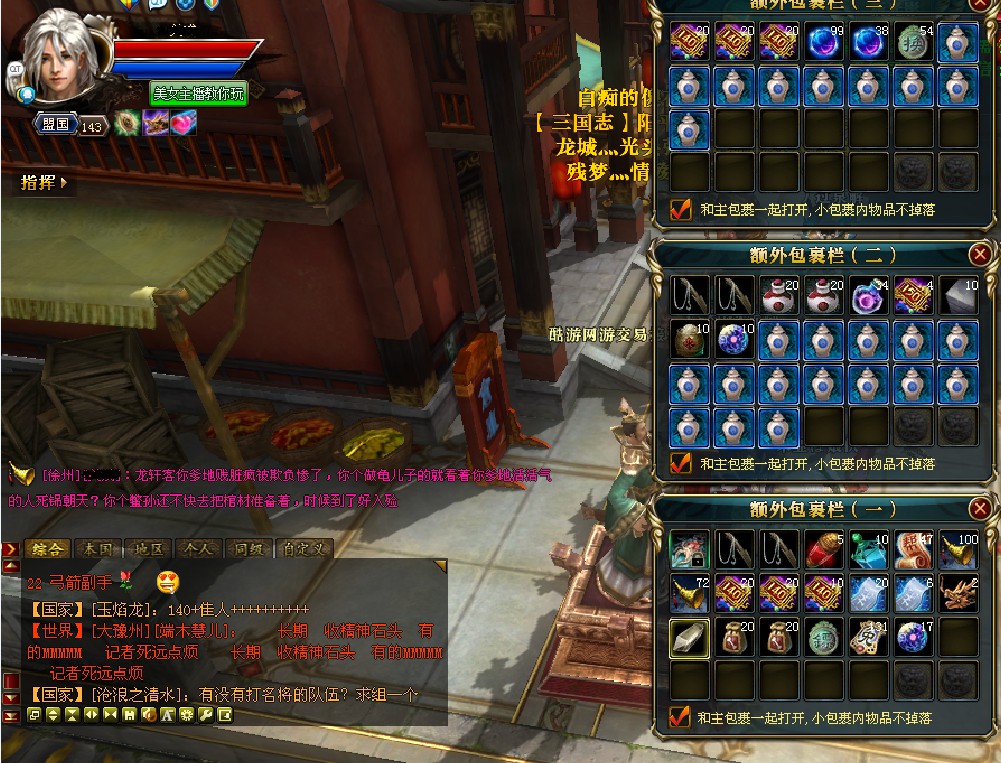Select the blue orb stack of 99
1001x763 pixels.
pyautogui.click(x=824, y=43)
